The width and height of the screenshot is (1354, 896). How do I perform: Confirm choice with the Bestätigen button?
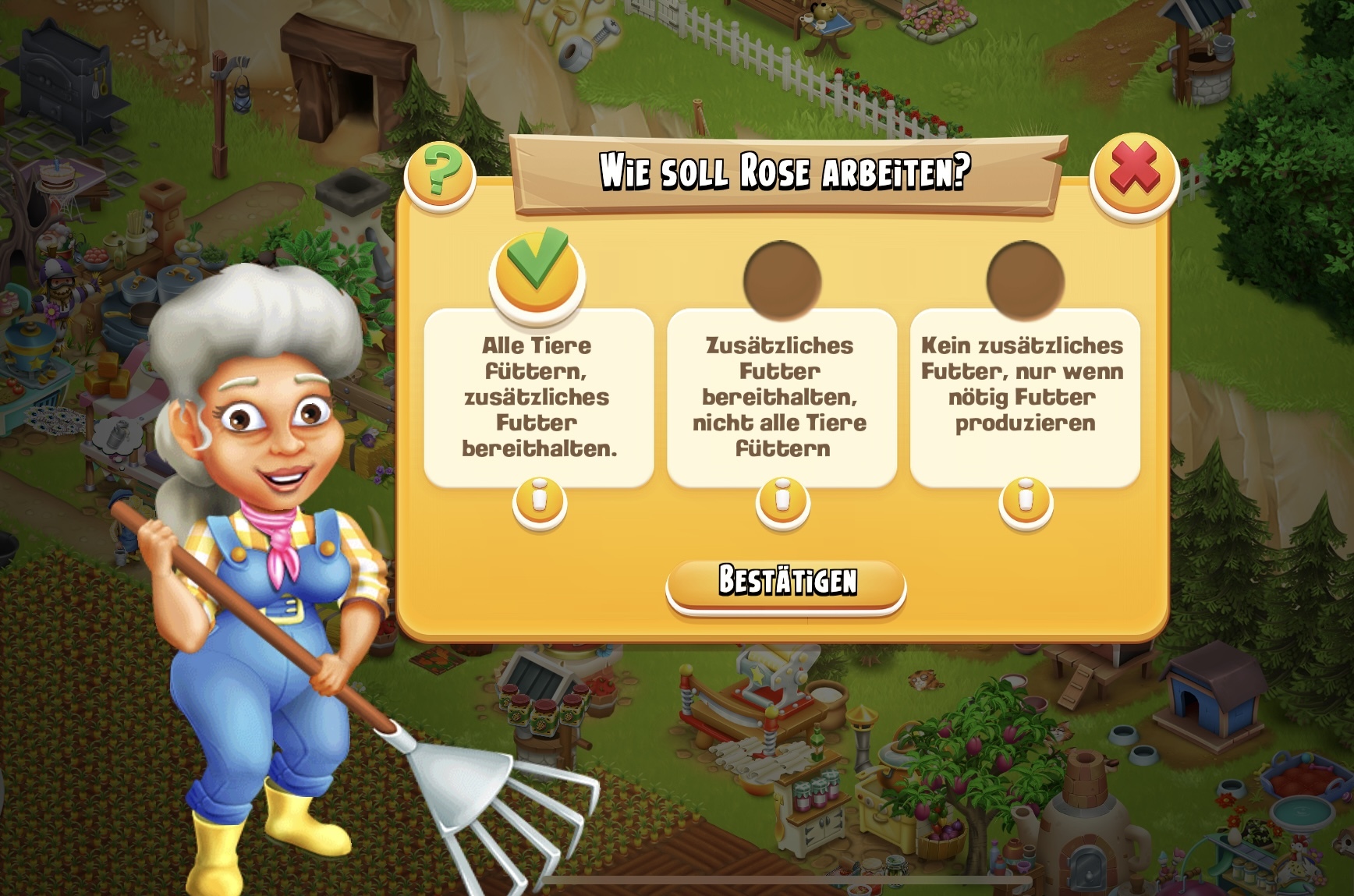[x=785, y=583]
